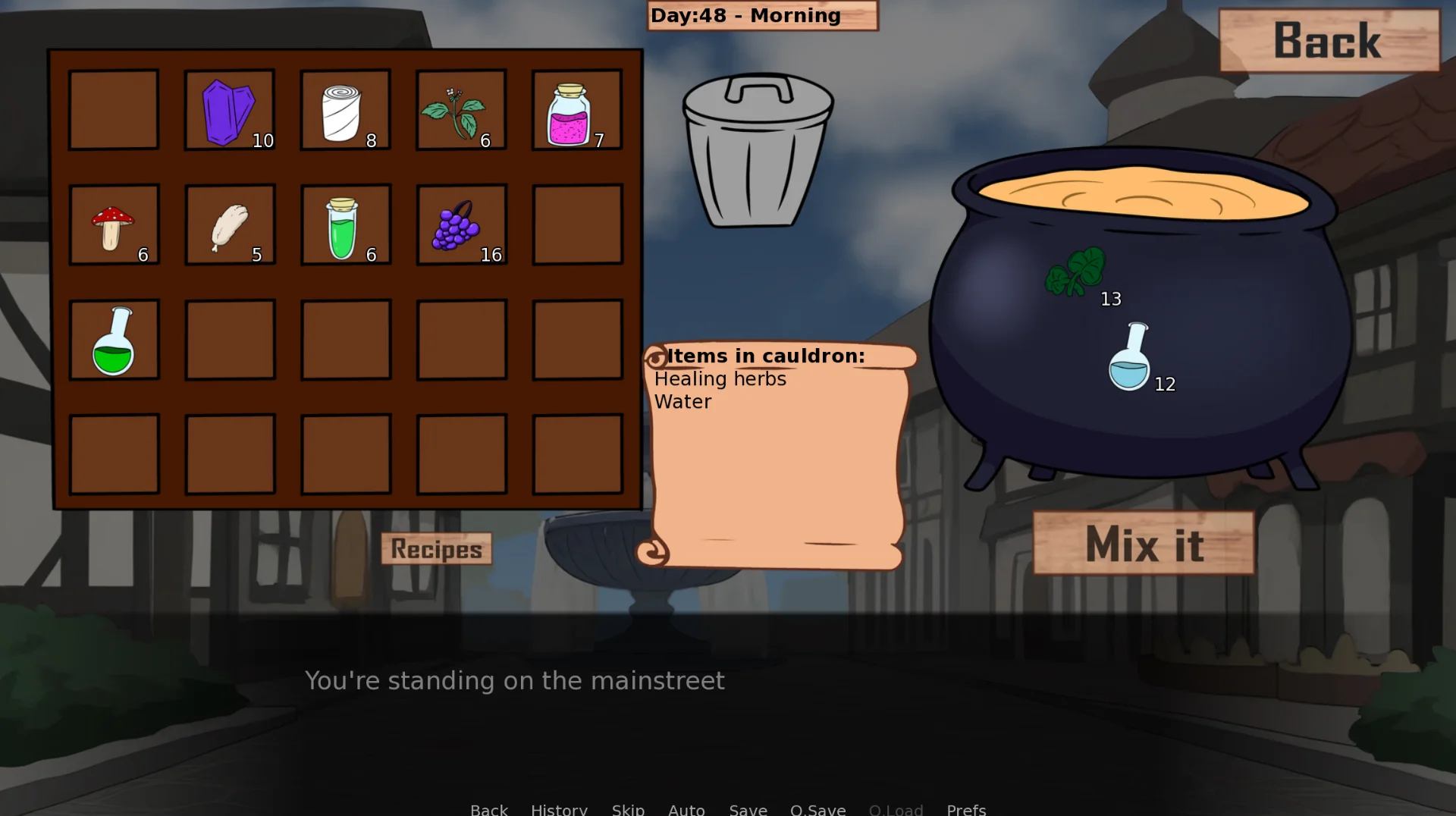Open the Save menu
1456x816 pixels.
(x=748, y=808)
